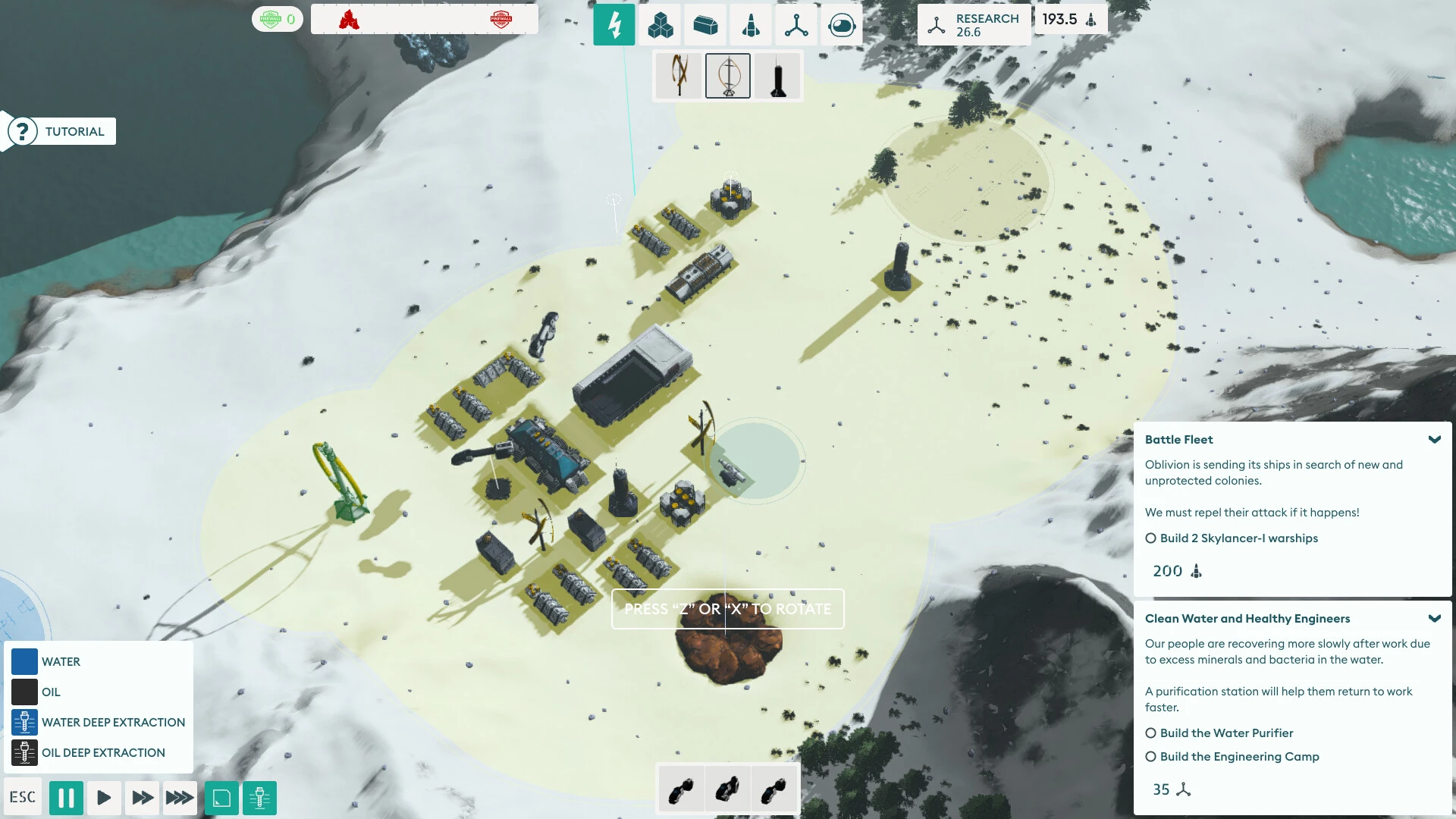Choose the black tower power building
This screenshot has width=1456, height=819.
(x=777, y=76)
